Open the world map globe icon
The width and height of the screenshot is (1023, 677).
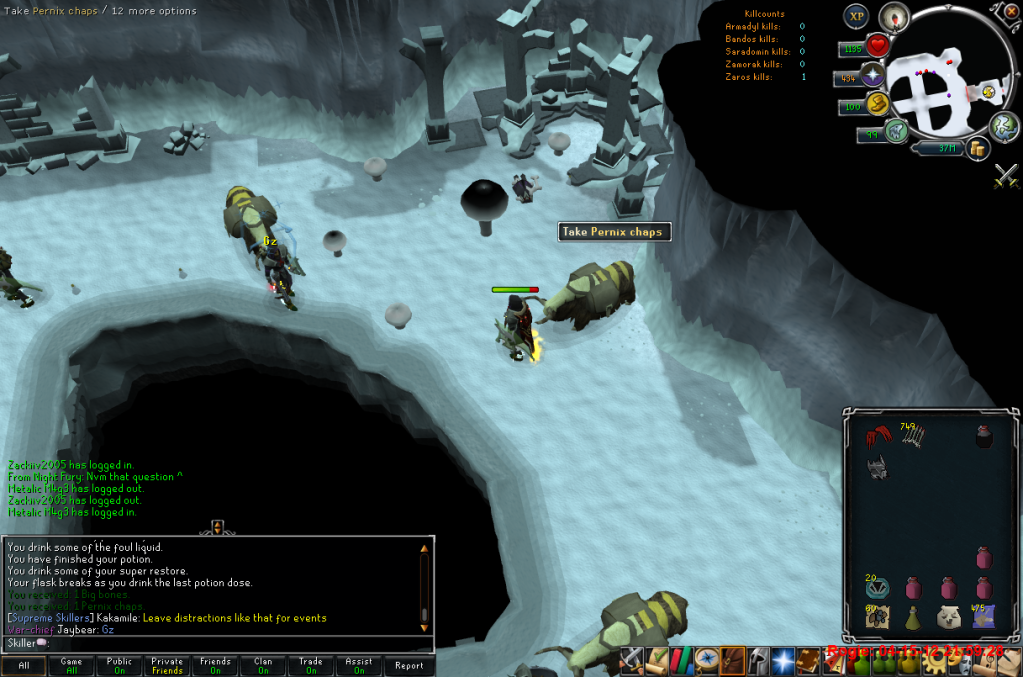1003,126
